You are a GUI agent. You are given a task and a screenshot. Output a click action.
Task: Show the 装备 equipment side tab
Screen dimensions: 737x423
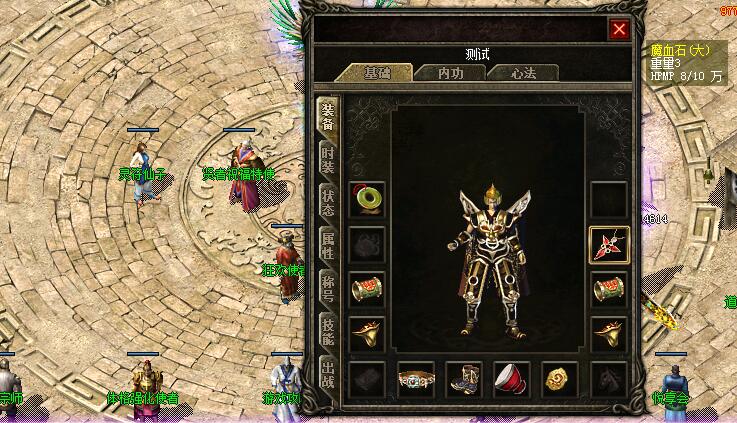pos(327,118)
